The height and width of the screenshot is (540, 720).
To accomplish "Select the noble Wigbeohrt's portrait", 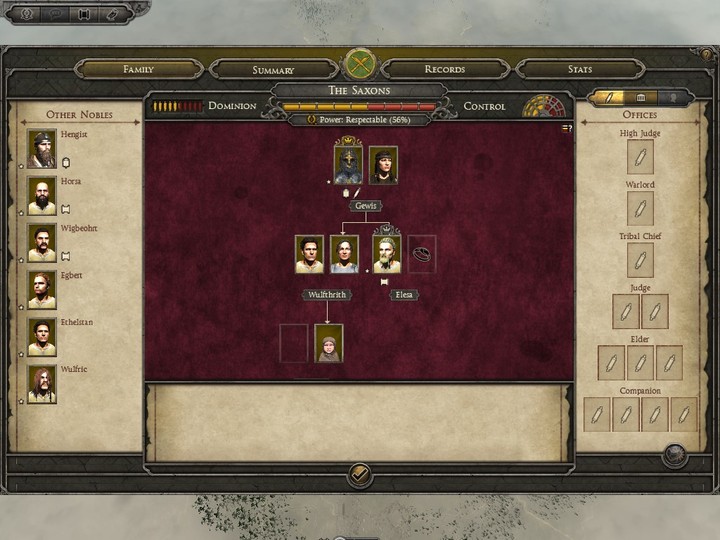I will (x=42, y=243).
